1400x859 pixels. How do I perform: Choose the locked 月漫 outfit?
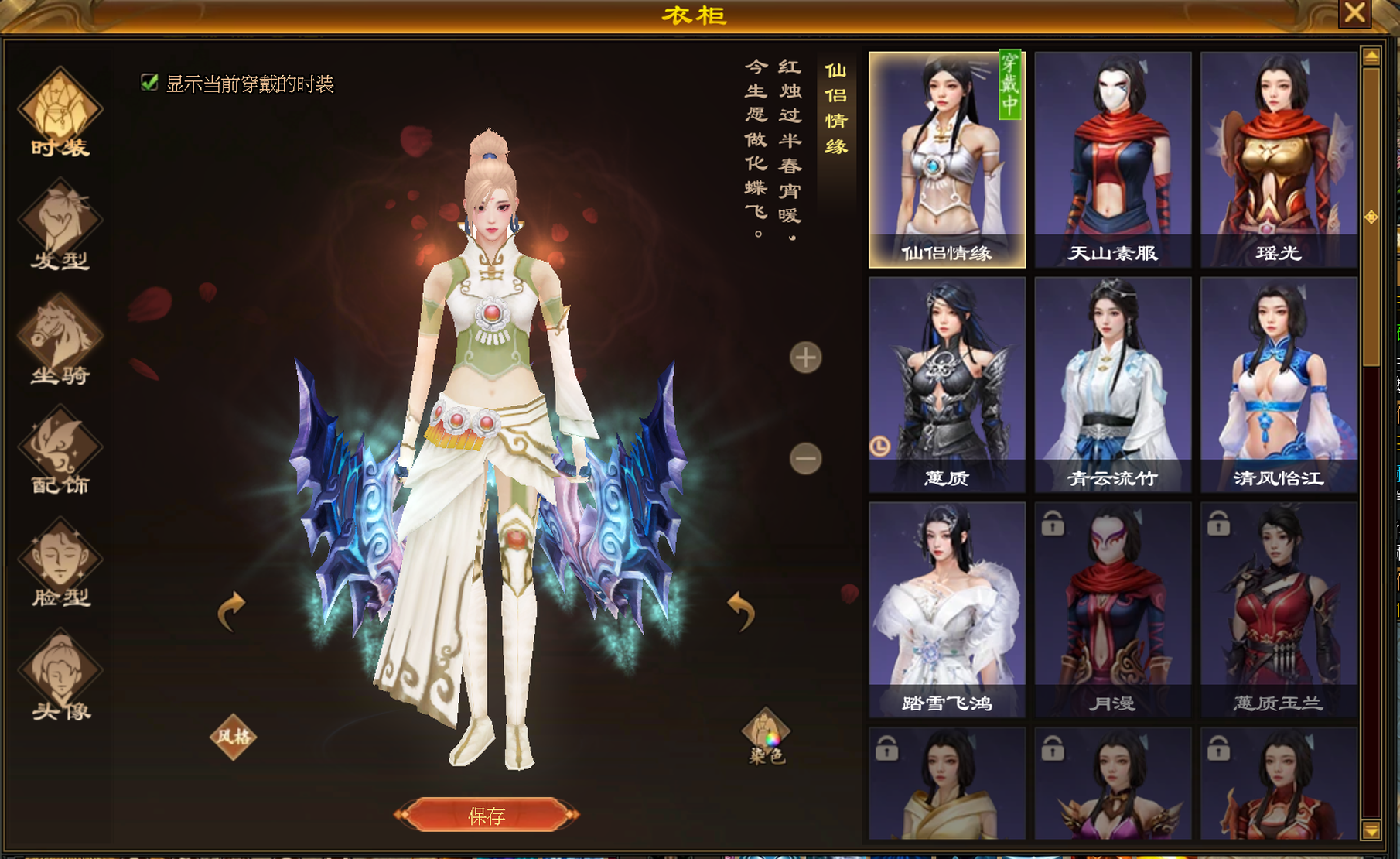click(x=1112, y=610)
